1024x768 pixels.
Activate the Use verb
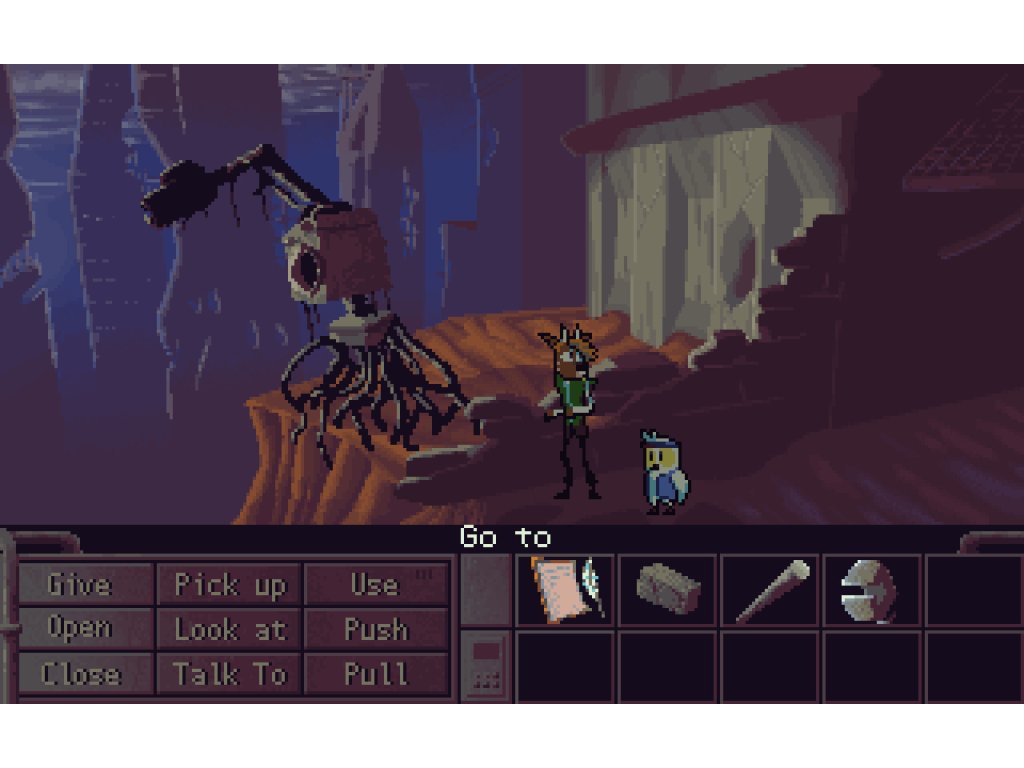[x=375, y=584]
